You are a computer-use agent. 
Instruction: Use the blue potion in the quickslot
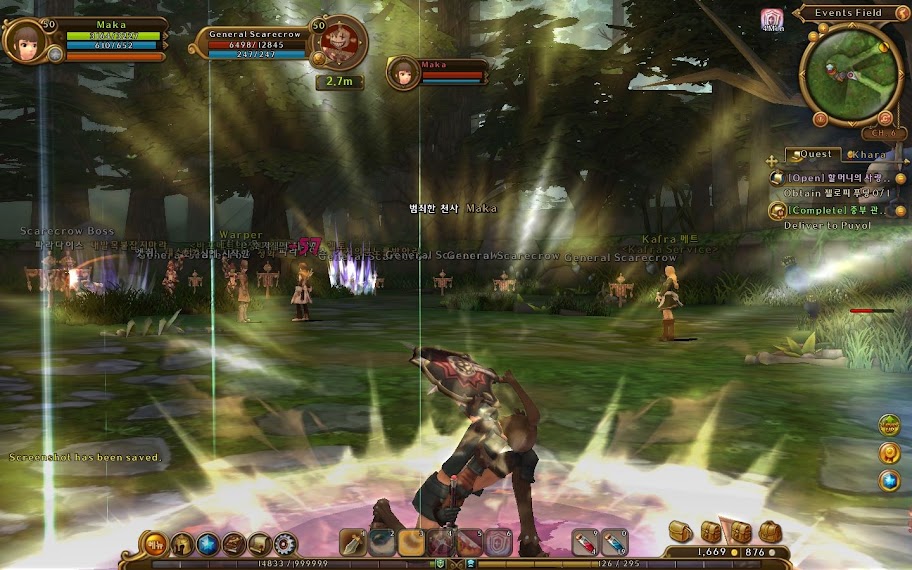pyautogui.click(x=613, y=542)
